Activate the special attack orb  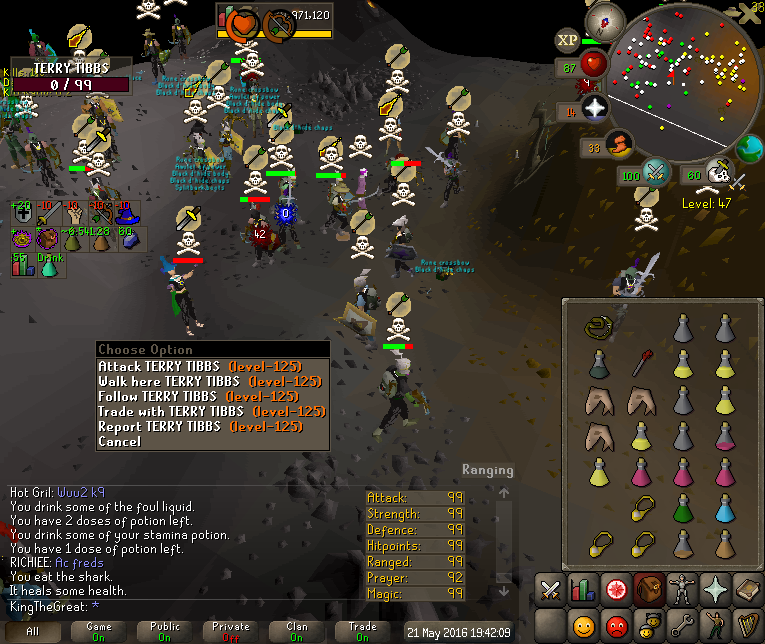click(x=655, y=172)
